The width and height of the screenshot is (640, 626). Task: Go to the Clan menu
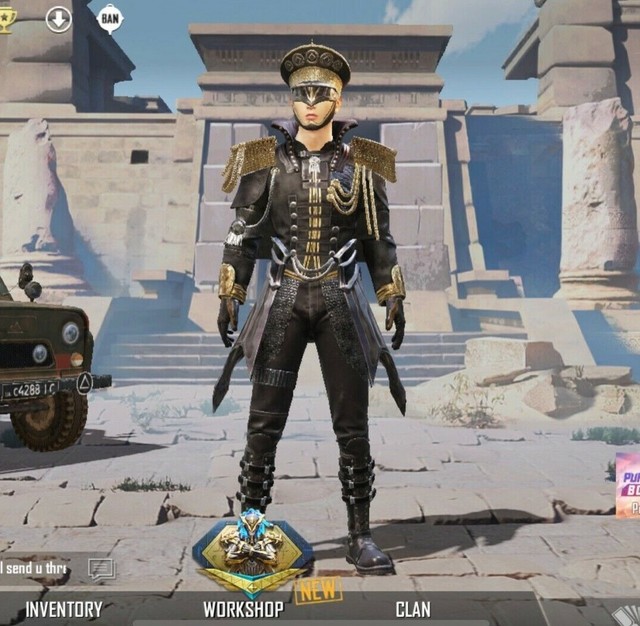pos(412,608)
